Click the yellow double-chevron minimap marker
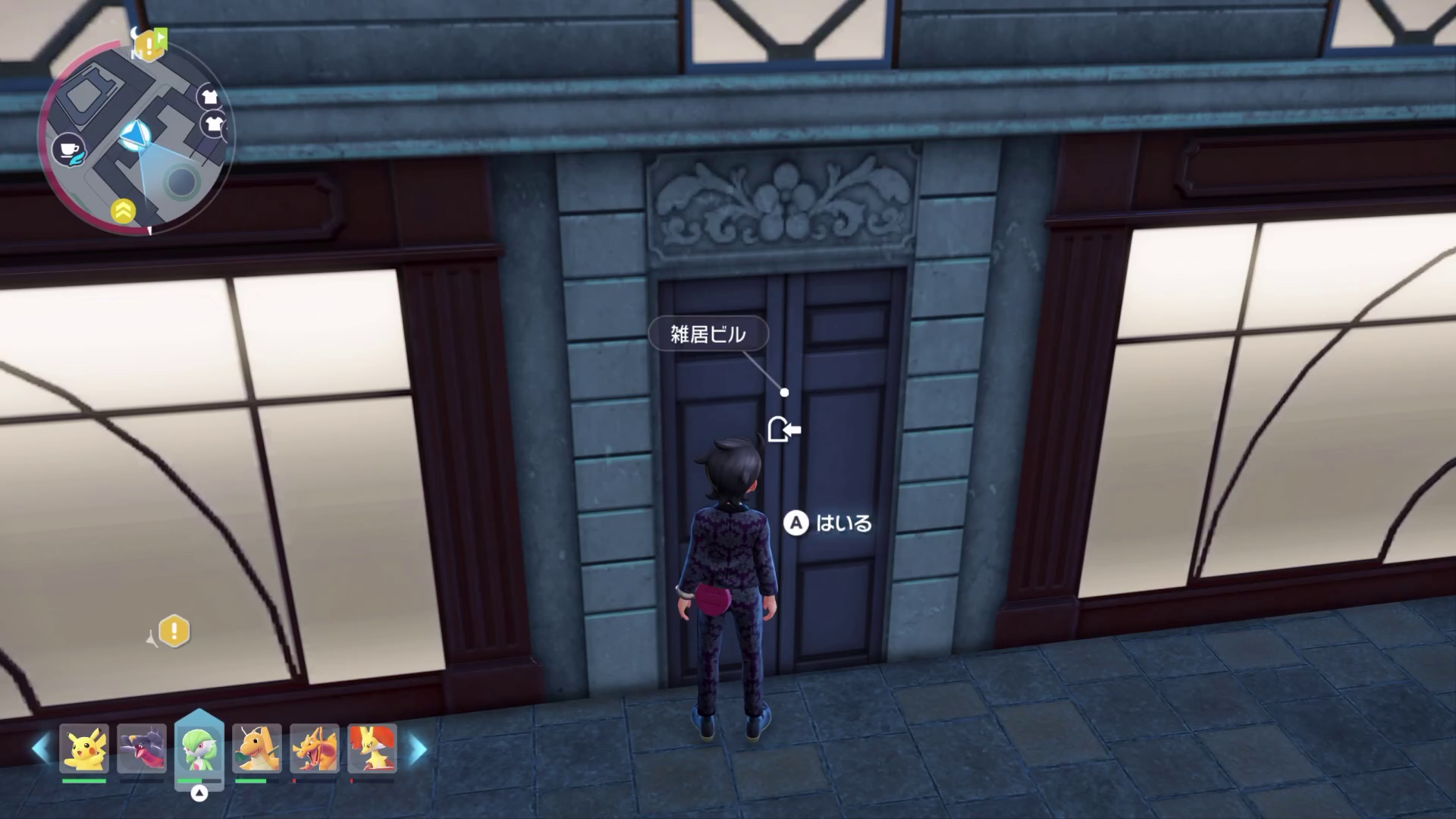Image resolution: width=1456 pixels, height=819 pixels. click(x=124, y=212)
